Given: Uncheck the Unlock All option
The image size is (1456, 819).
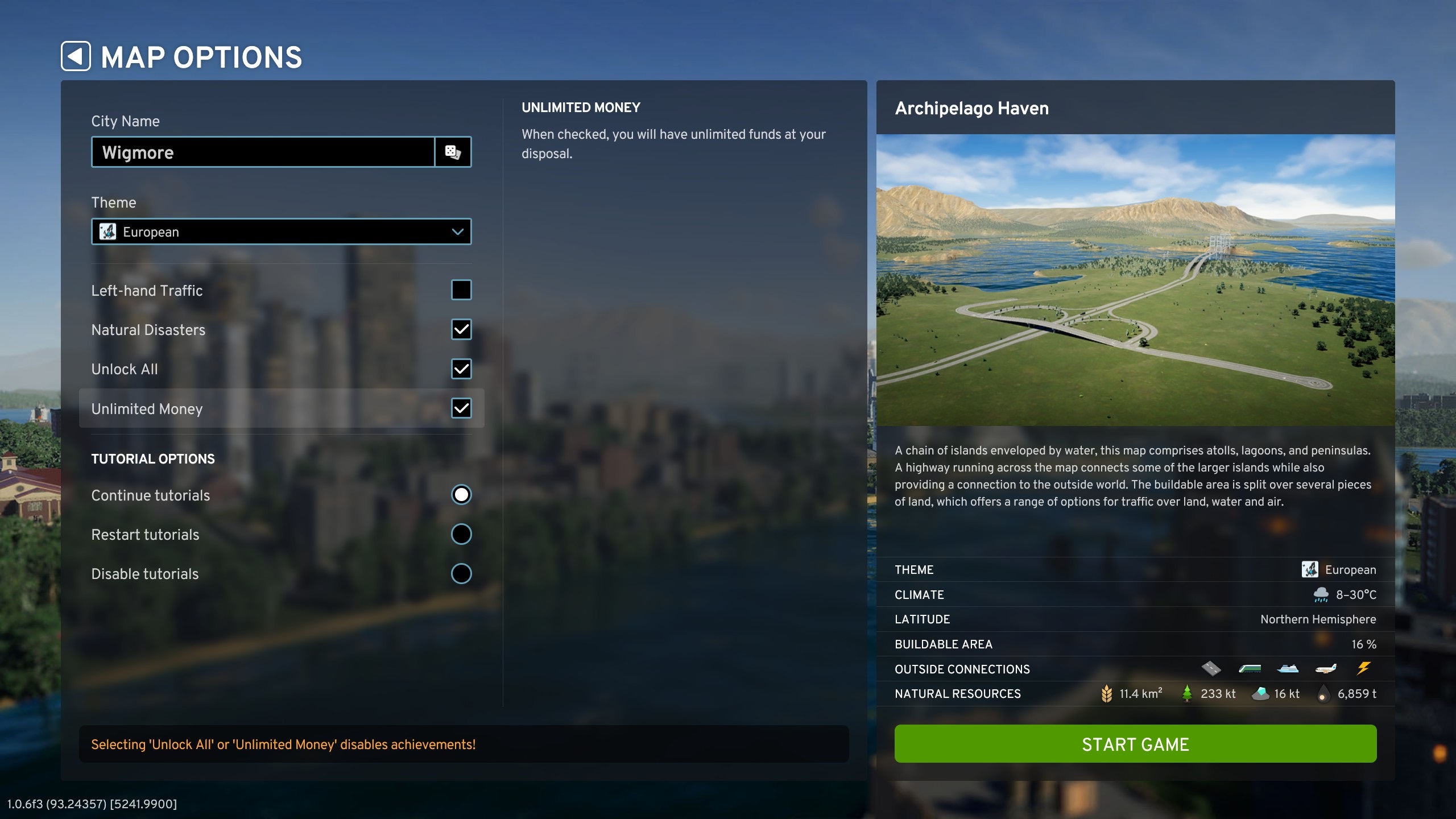Looking at the screenshot, I should (461, 369).
